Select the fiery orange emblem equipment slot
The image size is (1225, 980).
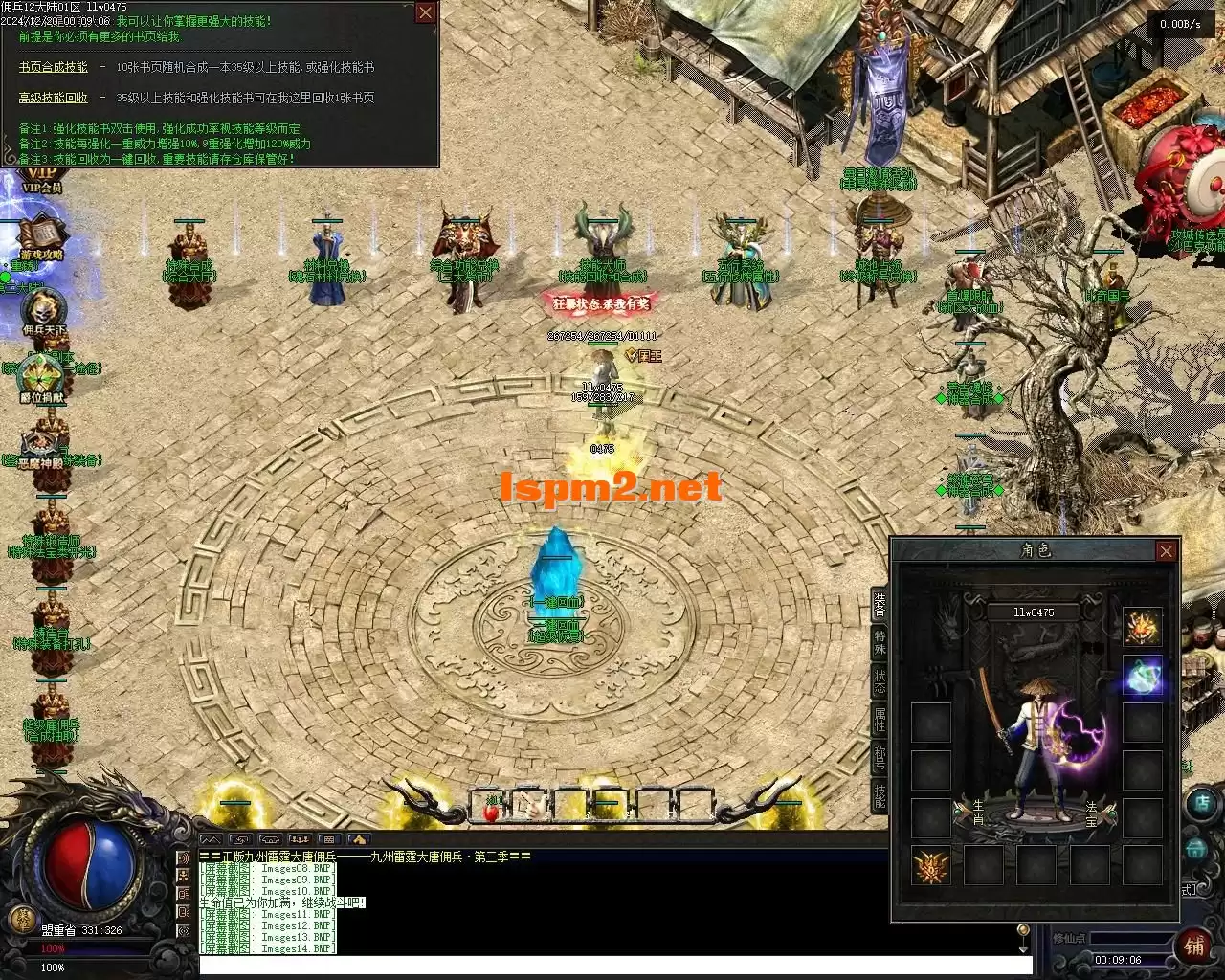[x=1143, y=627]
